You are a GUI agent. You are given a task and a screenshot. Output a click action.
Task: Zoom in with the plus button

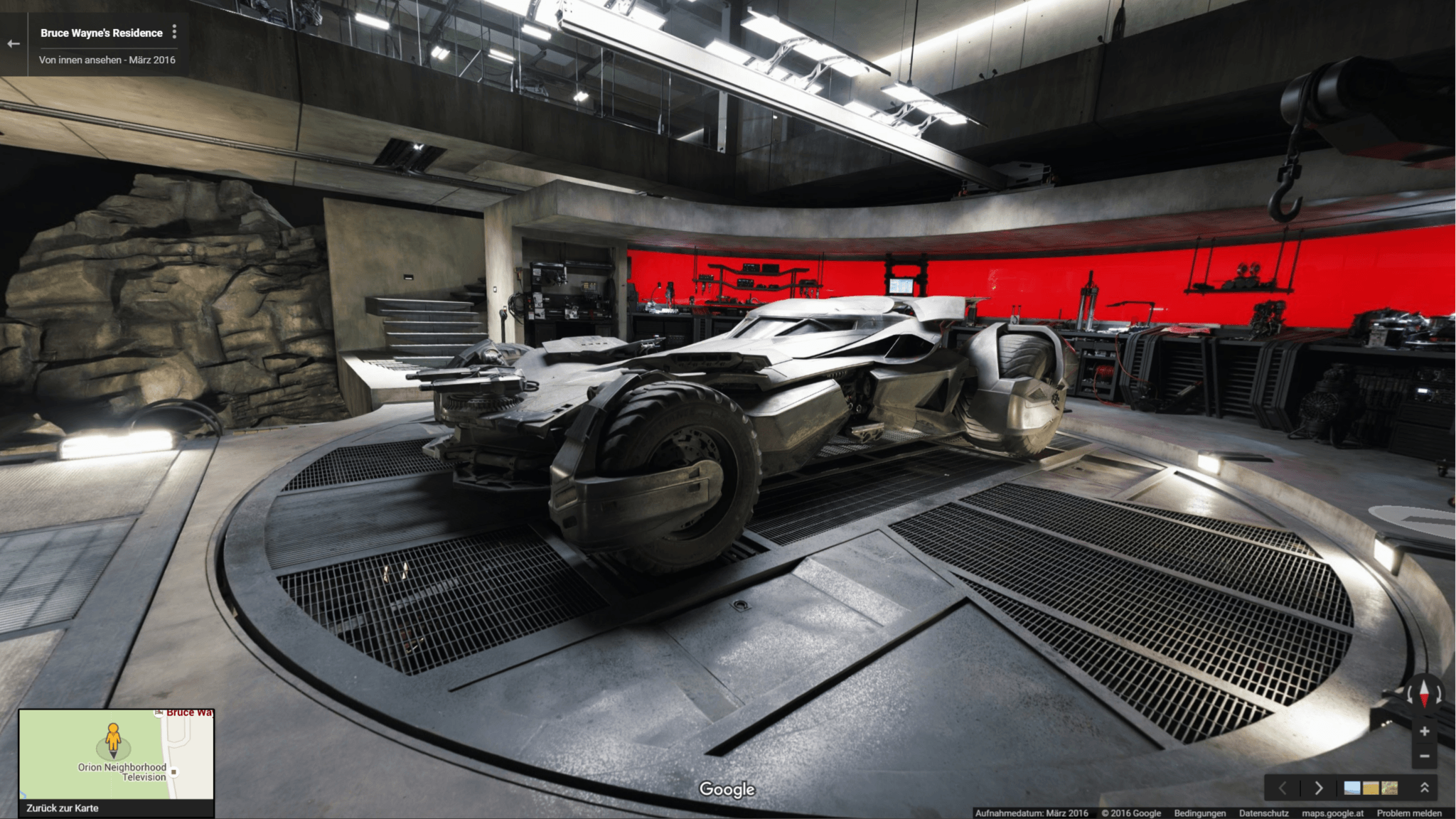1424,732
